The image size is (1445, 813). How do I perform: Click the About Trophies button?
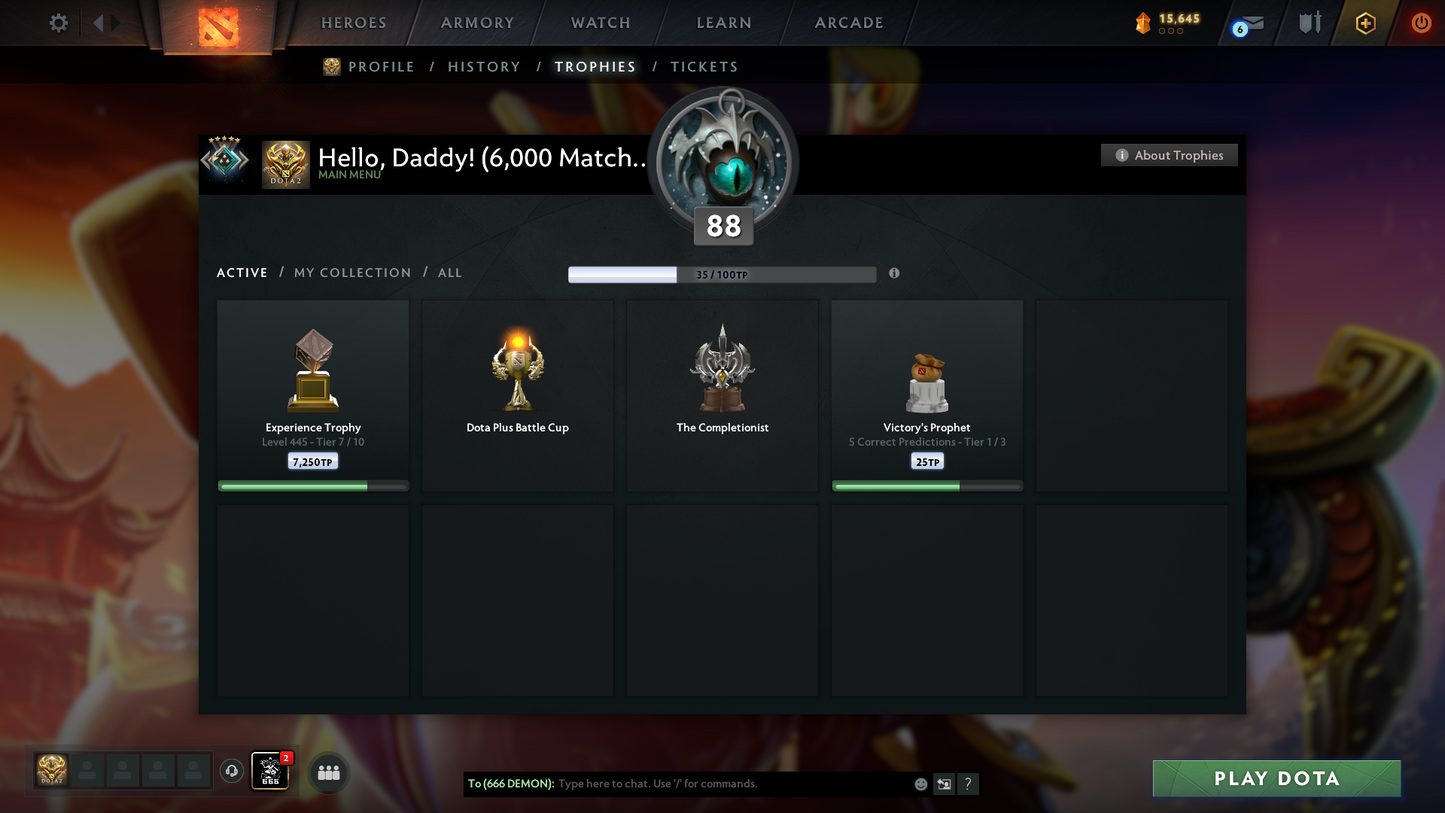click(x=1169, y=155)
